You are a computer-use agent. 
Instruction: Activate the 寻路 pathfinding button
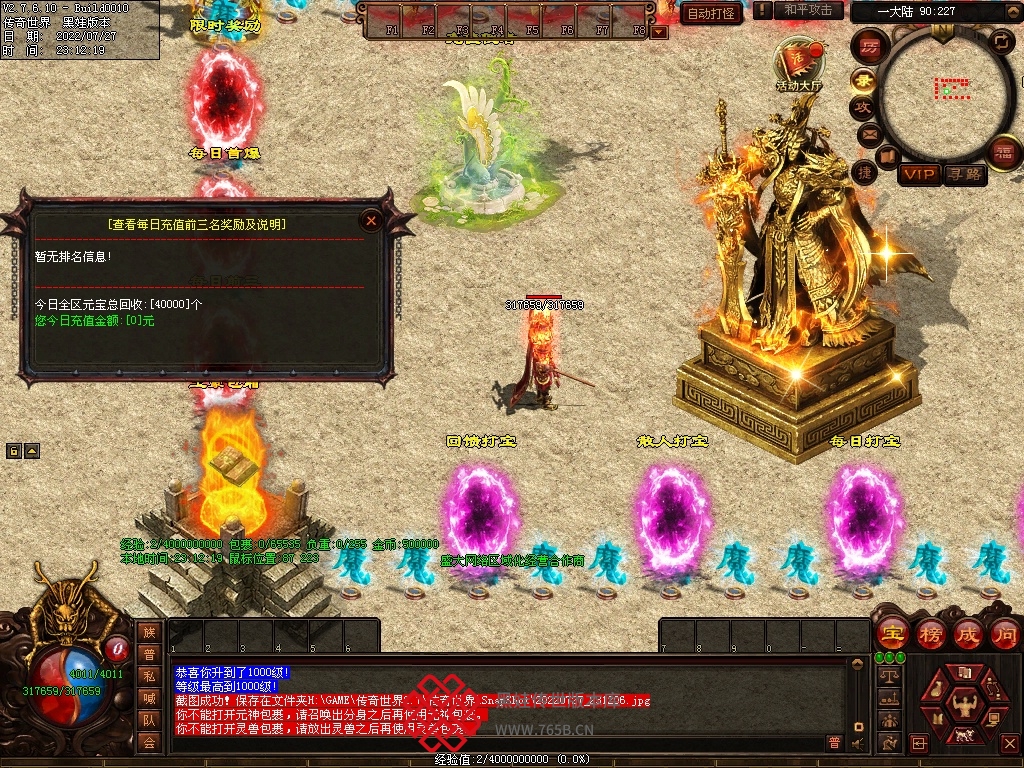click(x=964, y=174)
